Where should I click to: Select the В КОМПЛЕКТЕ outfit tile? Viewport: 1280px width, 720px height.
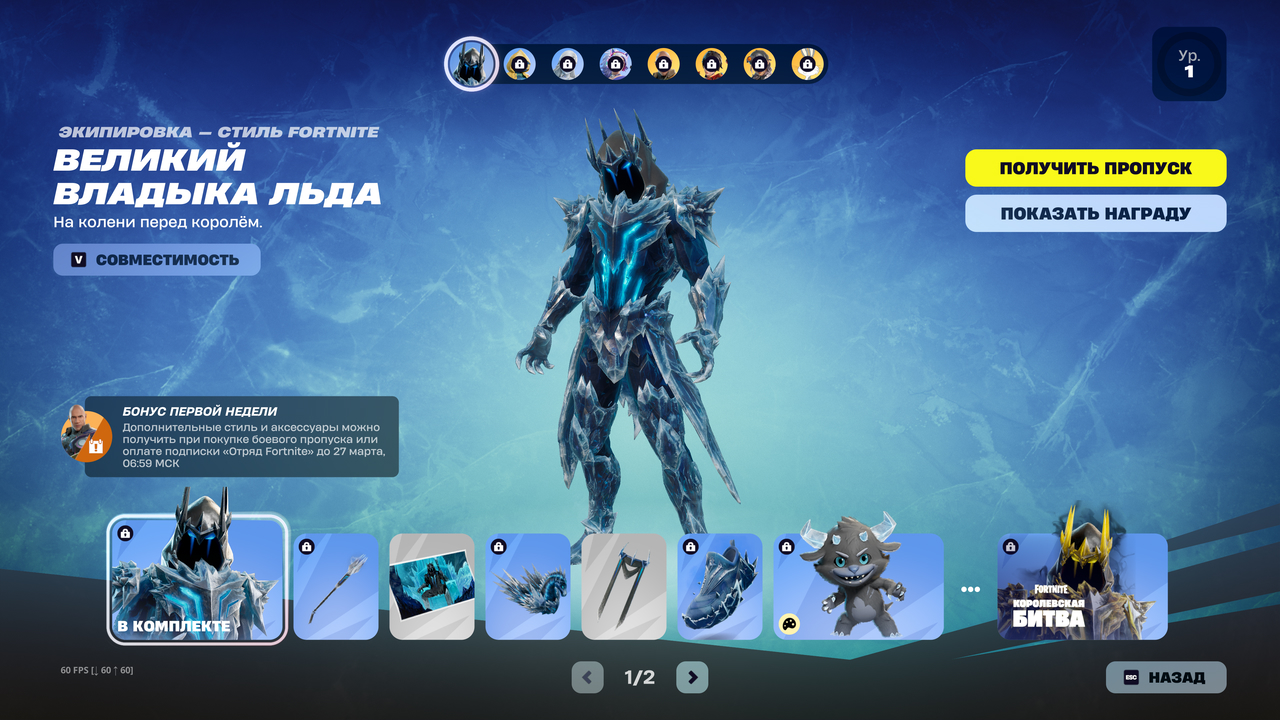coord(197,578)
